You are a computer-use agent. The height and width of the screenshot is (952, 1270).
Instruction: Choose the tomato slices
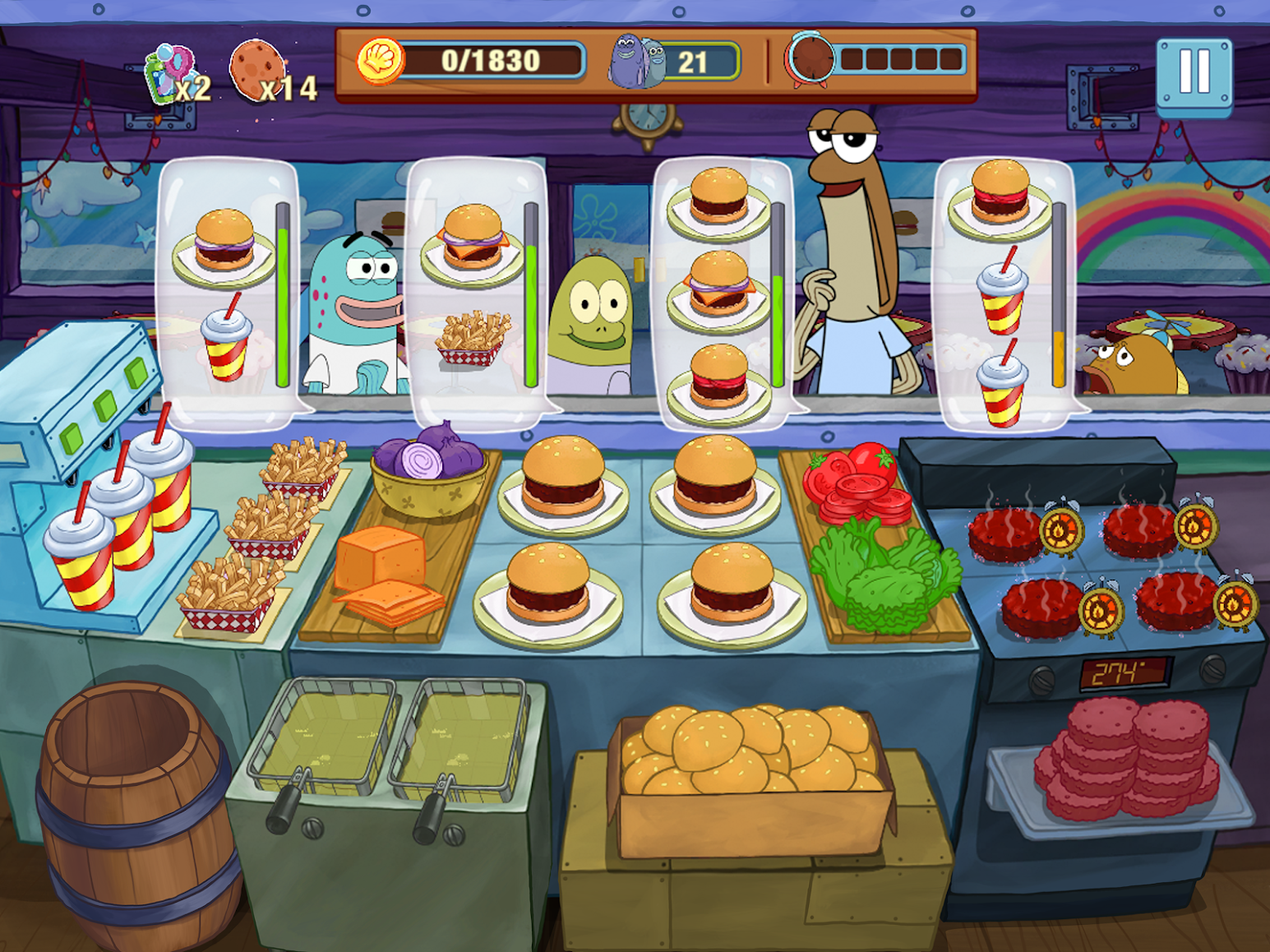[855, 483]
